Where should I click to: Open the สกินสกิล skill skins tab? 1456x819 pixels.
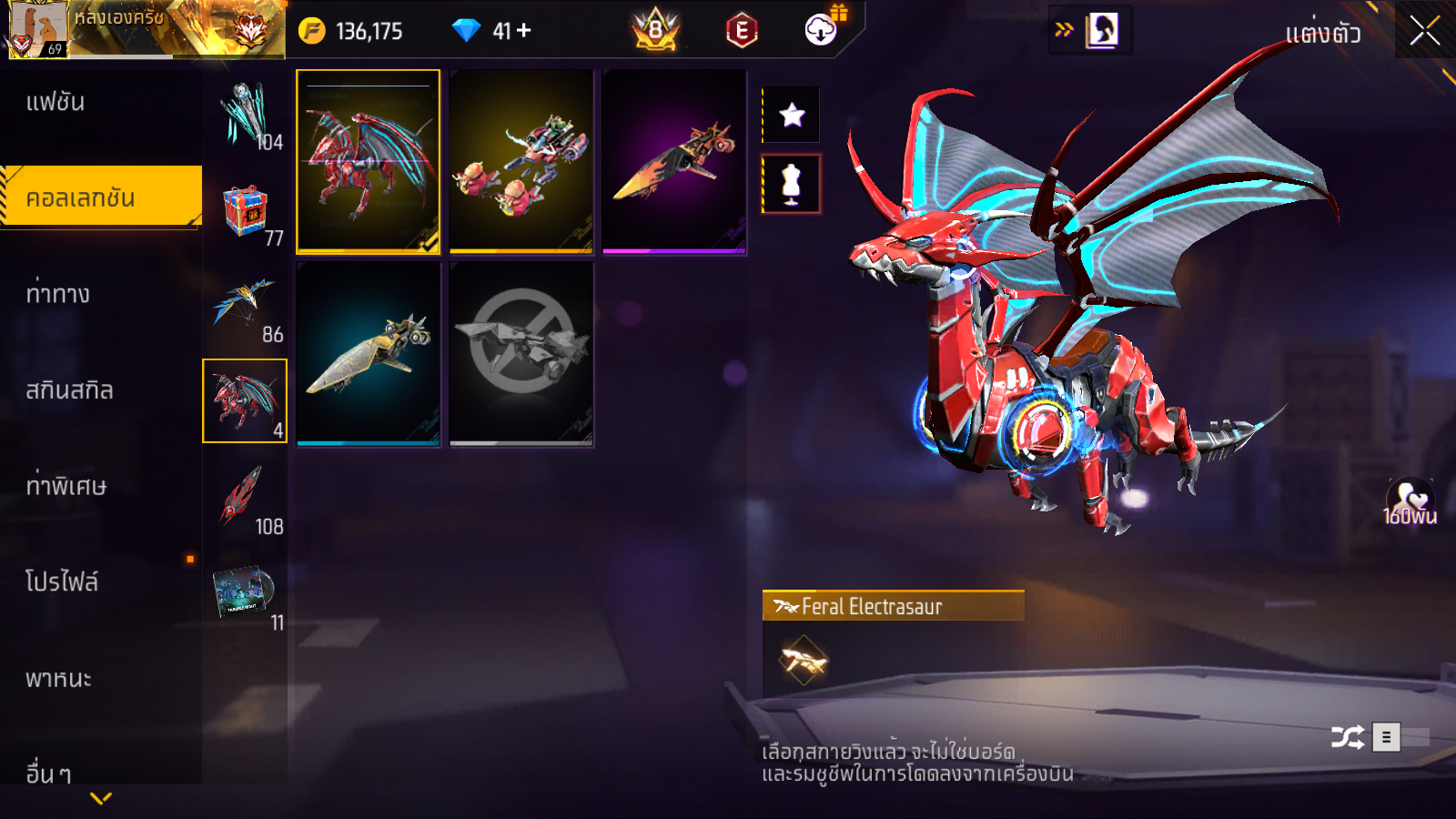(69, 390)
